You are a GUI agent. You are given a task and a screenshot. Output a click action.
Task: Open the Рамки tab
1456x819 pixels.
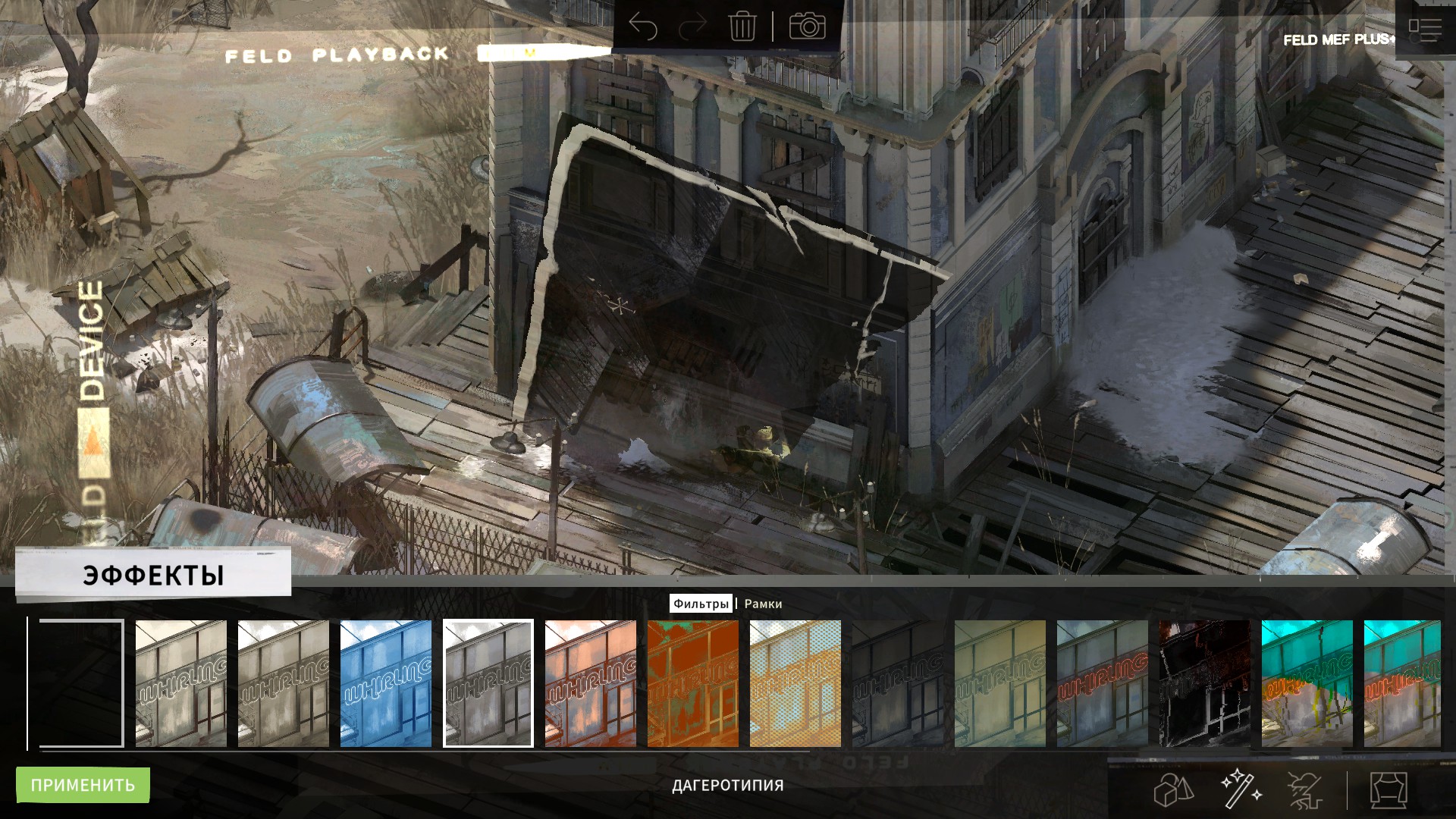pyautogui.click(x=763, y=604)
